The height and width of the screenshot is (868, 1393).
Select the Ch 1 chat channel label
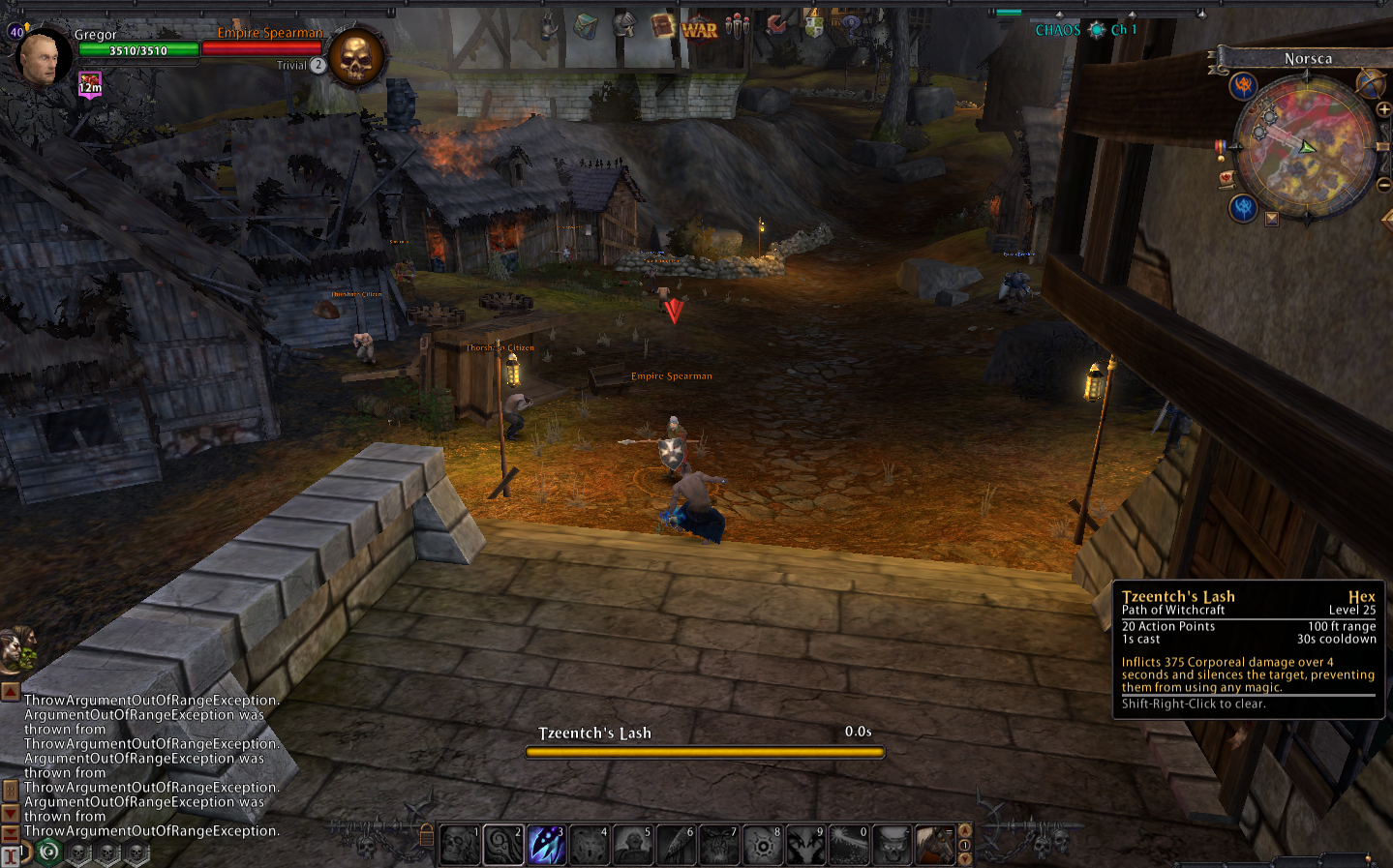click(x=1123, y=29)
